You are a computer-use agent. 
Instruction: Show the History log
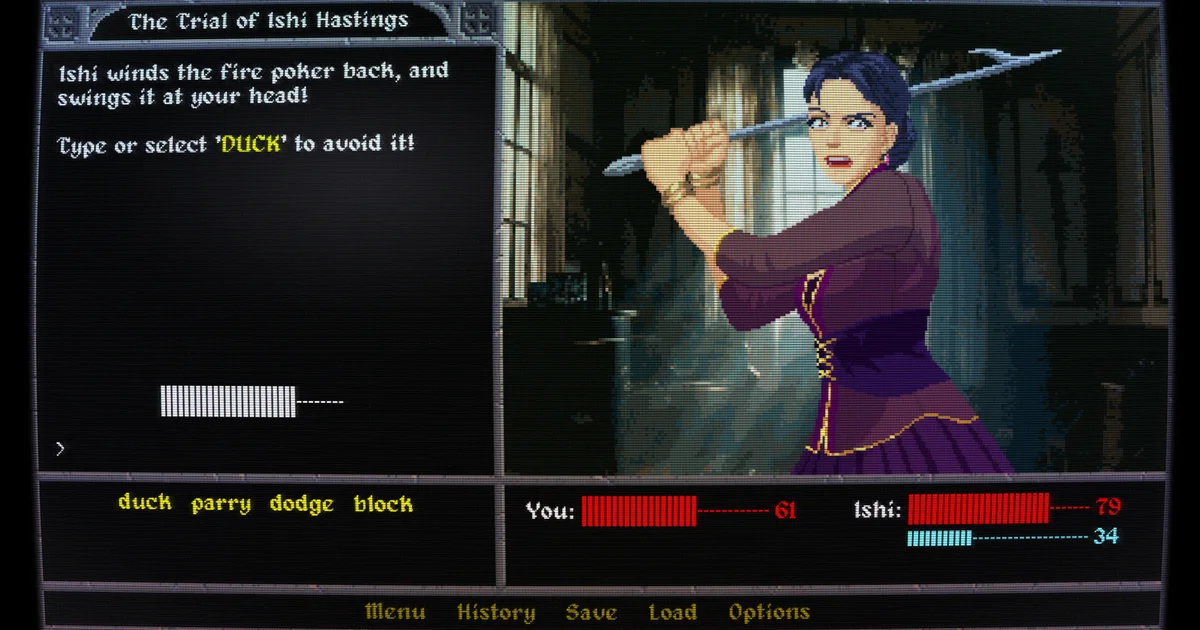[496, 612]
